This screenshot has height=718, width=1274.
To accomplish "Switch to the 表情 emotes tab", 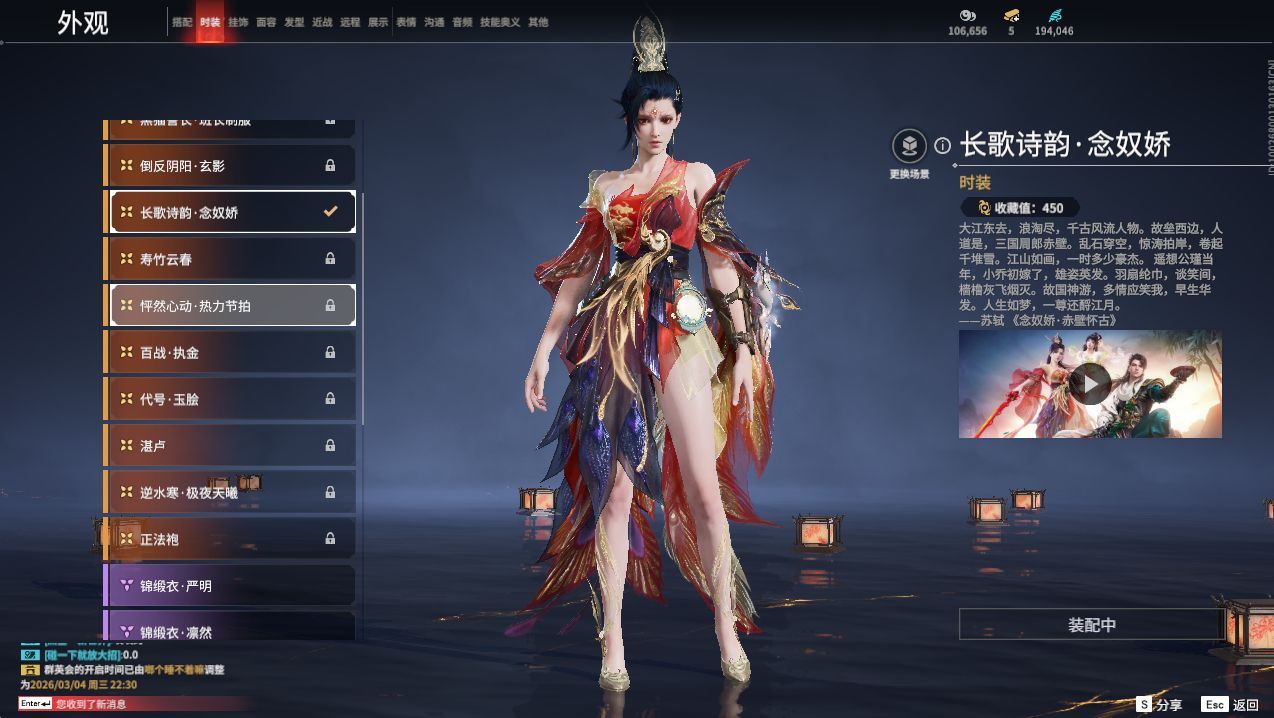I will pyautogui.click(x=406, y=22).
